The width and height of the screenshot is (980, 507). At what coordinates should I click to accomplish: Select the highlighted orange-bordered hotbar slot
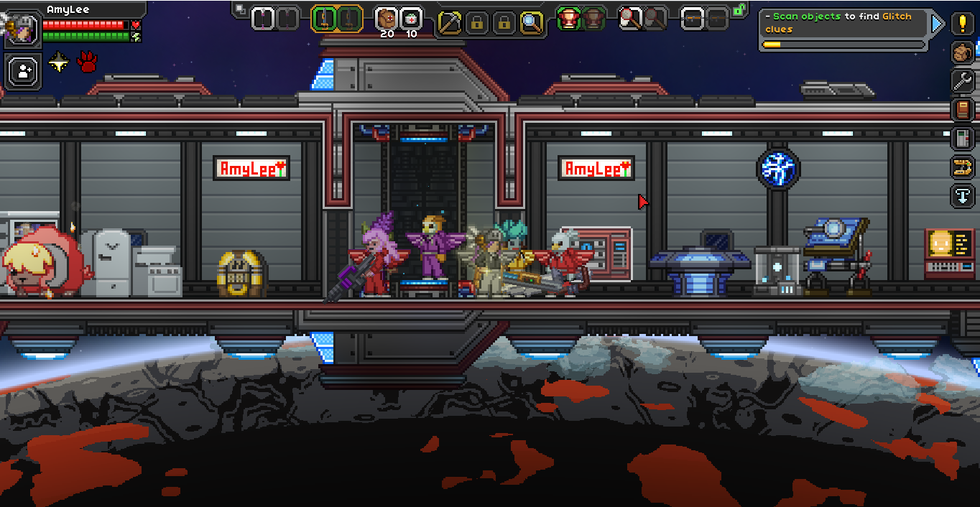(324, 19)
